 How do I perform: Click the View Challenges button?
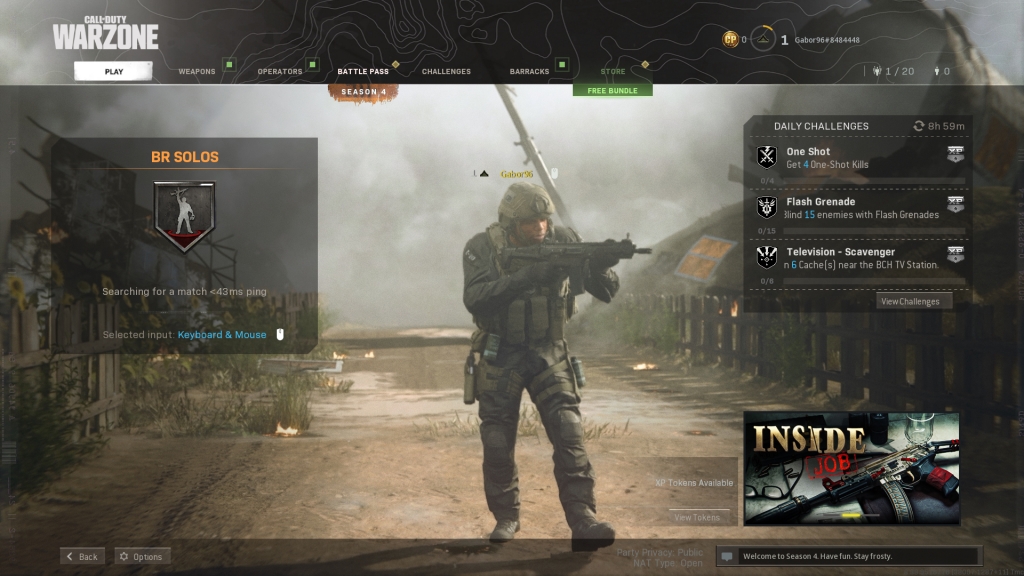909,301
